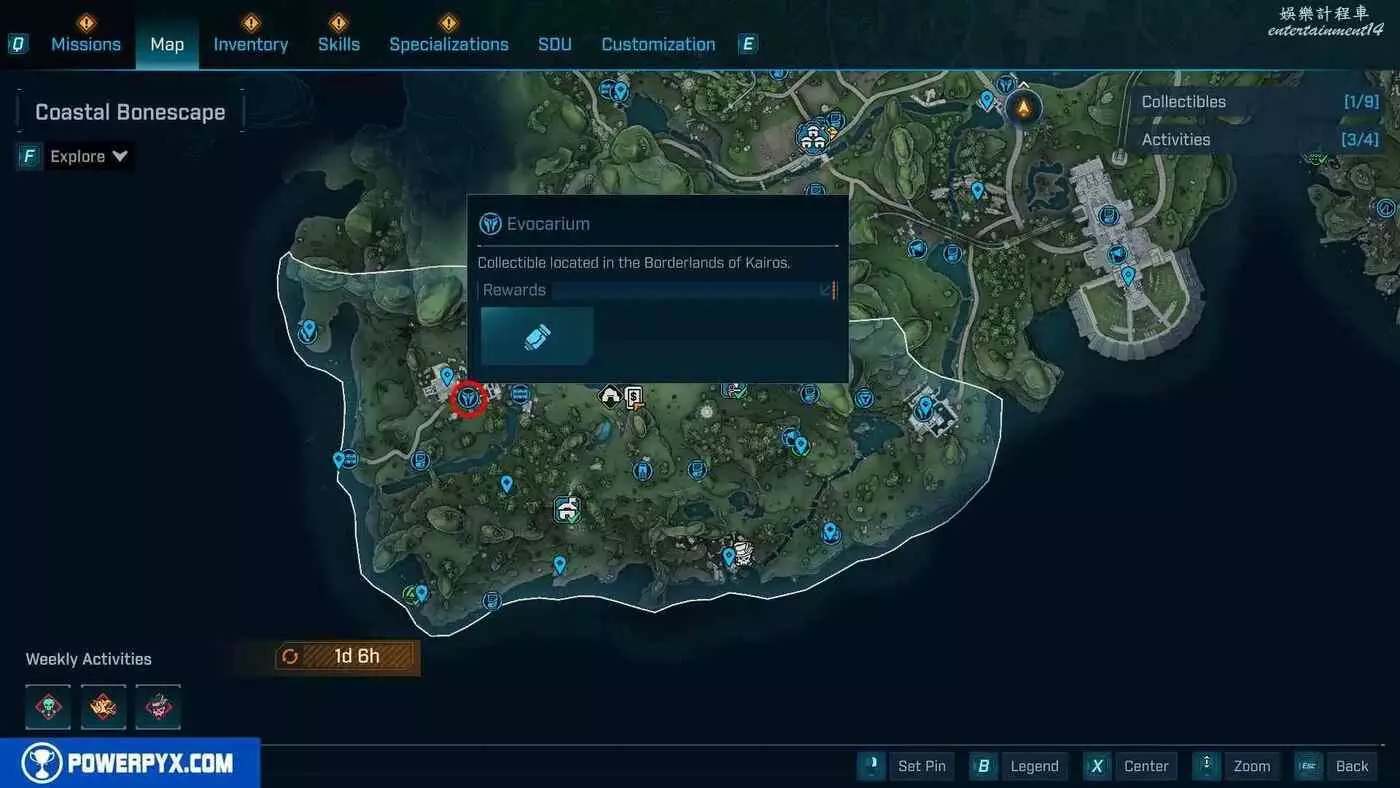Open the Missions tab
The width and height of the screenshot is (1400, 788).
click(x=86, y=44)
